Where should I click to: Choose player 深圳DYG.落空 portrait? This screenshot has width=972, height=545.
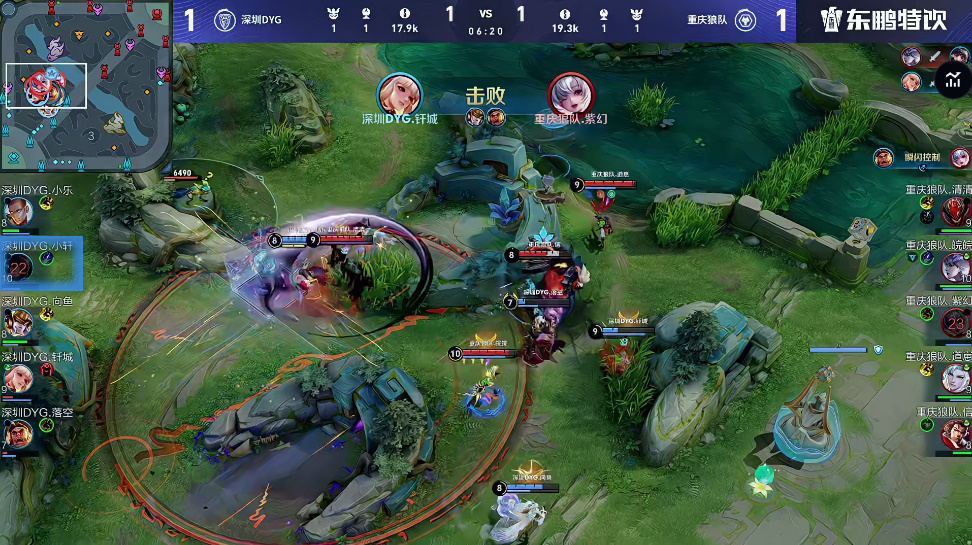pos(19,434)
